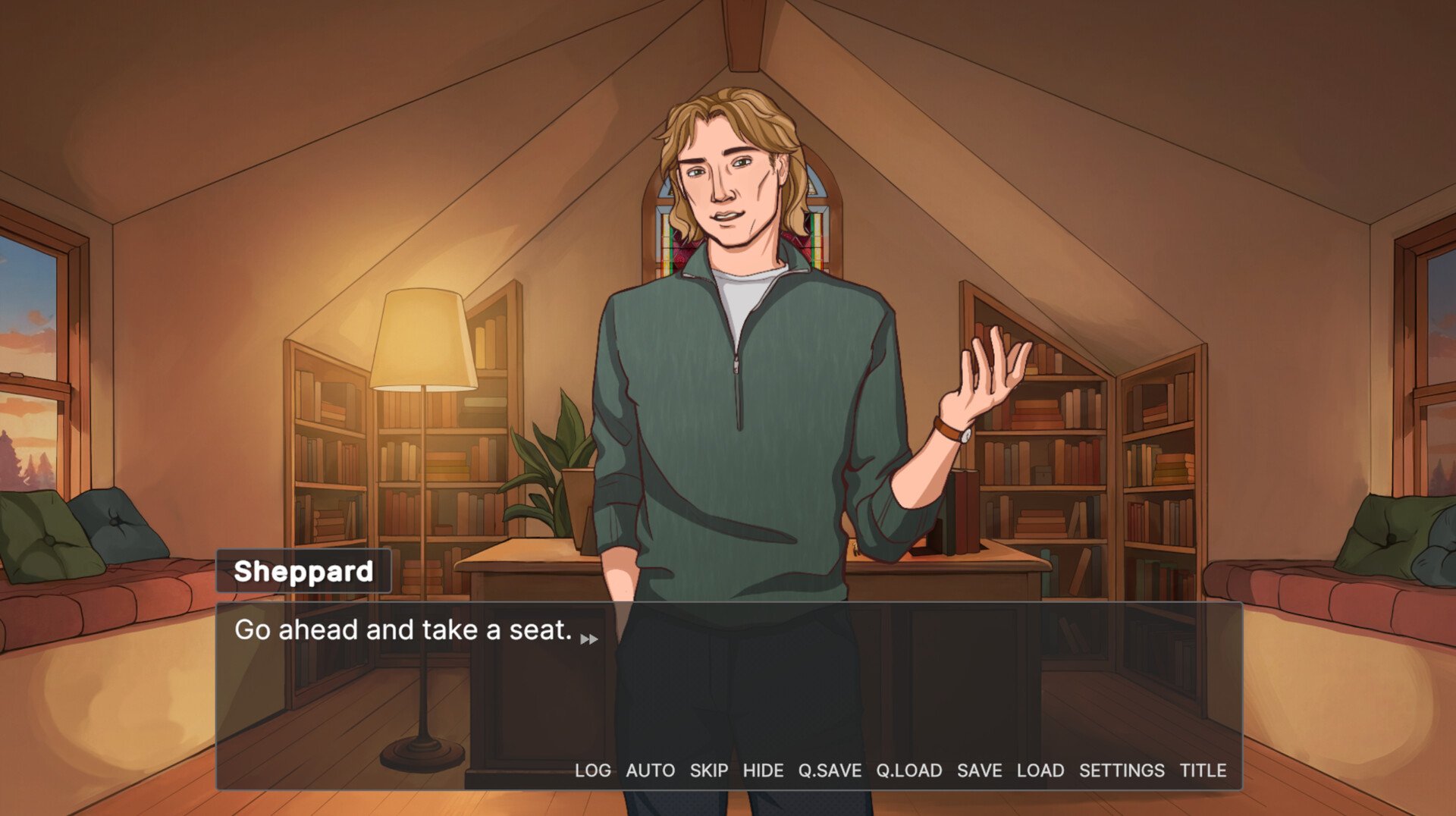Hide the dialogue box with HIDE
The image size is (1456, 816).
pos(763,770)
